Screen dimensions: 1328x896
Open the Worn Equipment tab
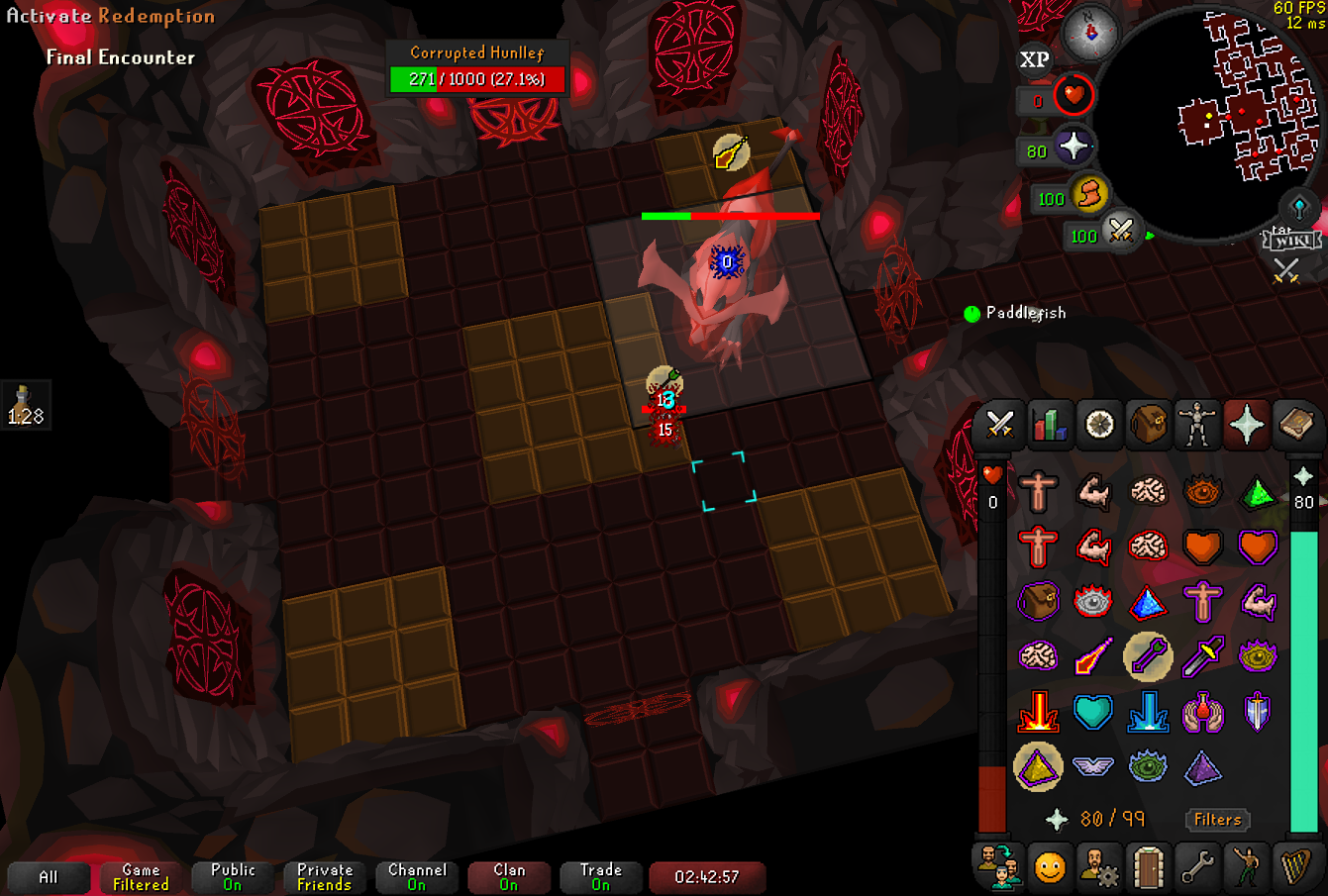(1197, 425)
